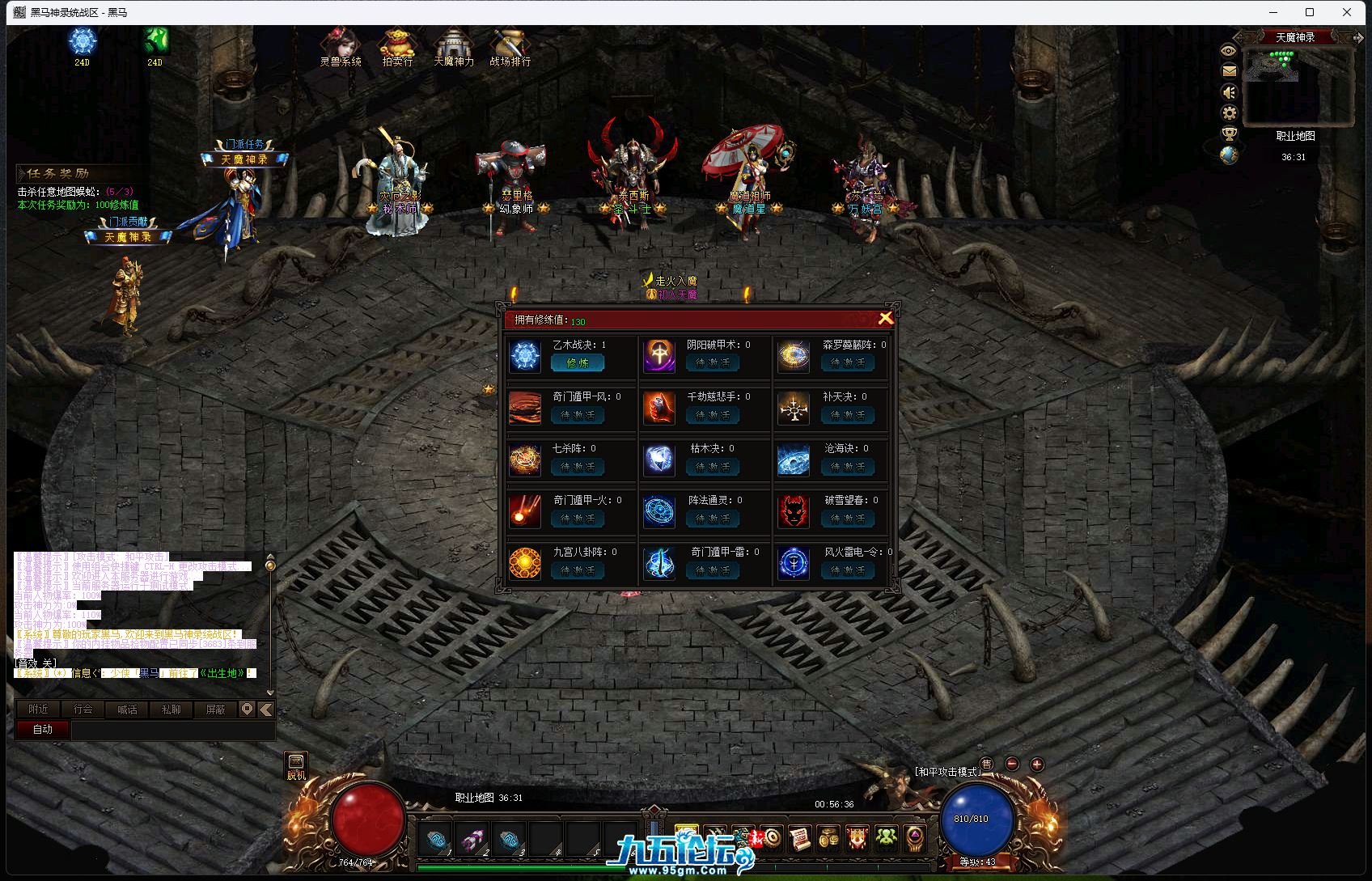This screenshot has height=881, width=1372.
Task: Toggle the eye visibility icon on the sidebar
Action: (x=1229, y=50)
